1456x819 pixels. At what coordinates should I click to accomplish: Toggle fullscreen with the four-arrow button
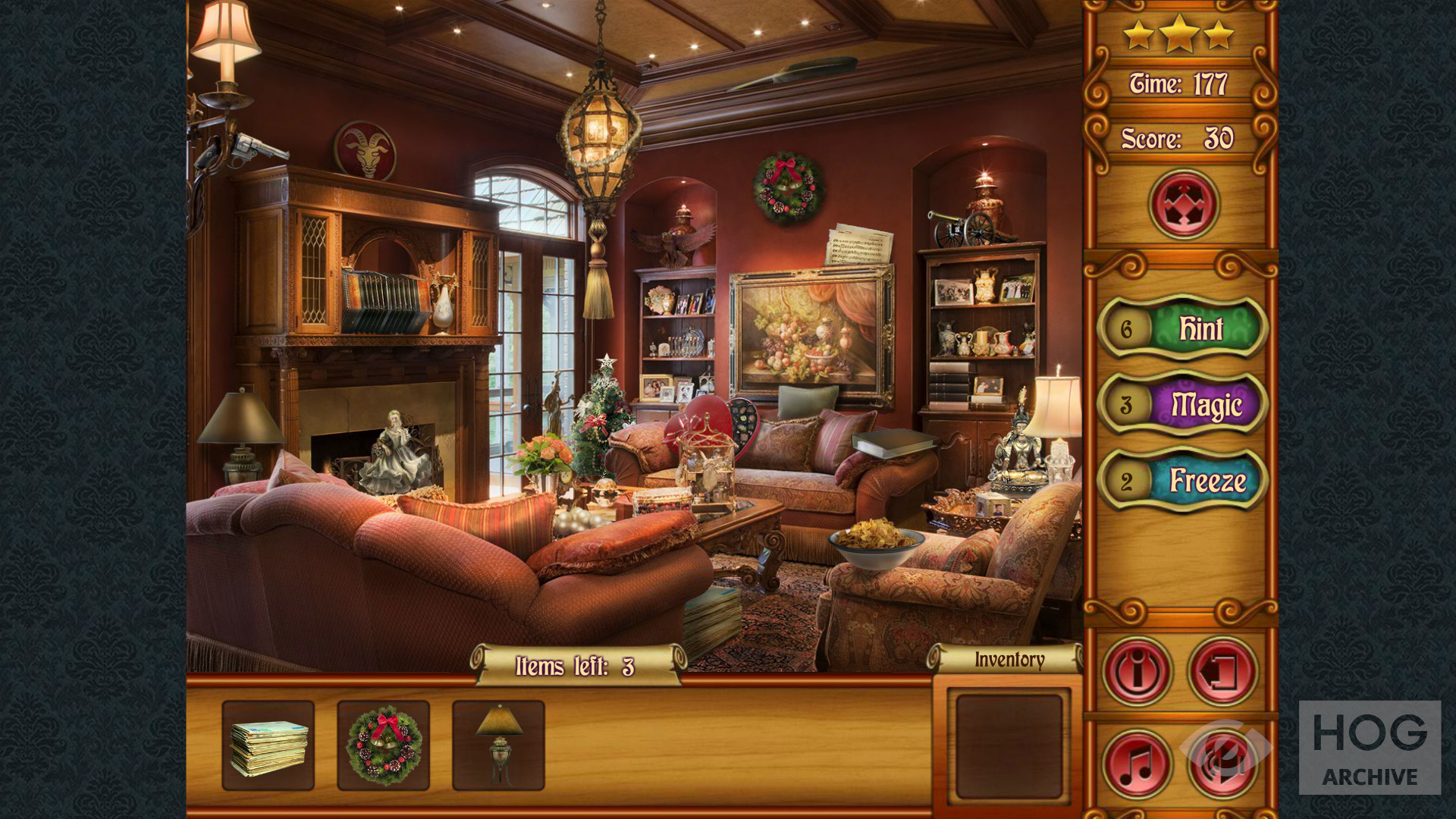tap(1183, 204)
